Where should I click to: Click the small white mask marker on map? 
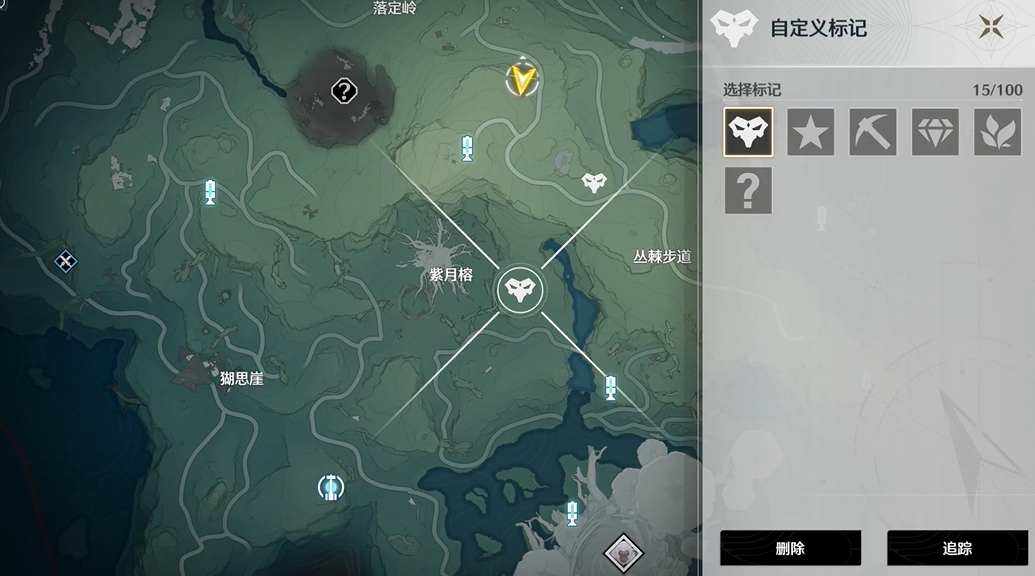tap(595, 182)
